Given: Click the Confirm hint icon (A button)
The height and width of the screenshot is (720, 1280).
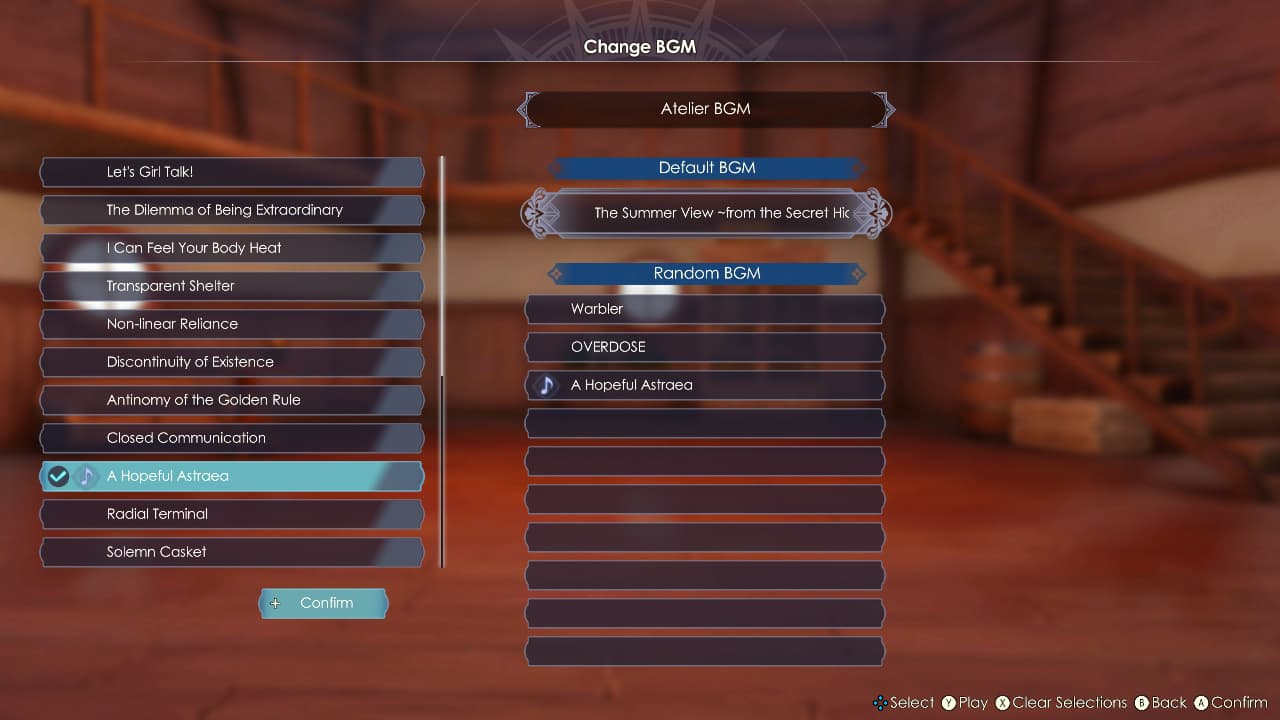Looking at the screenshot, I should pos(1201,703).
